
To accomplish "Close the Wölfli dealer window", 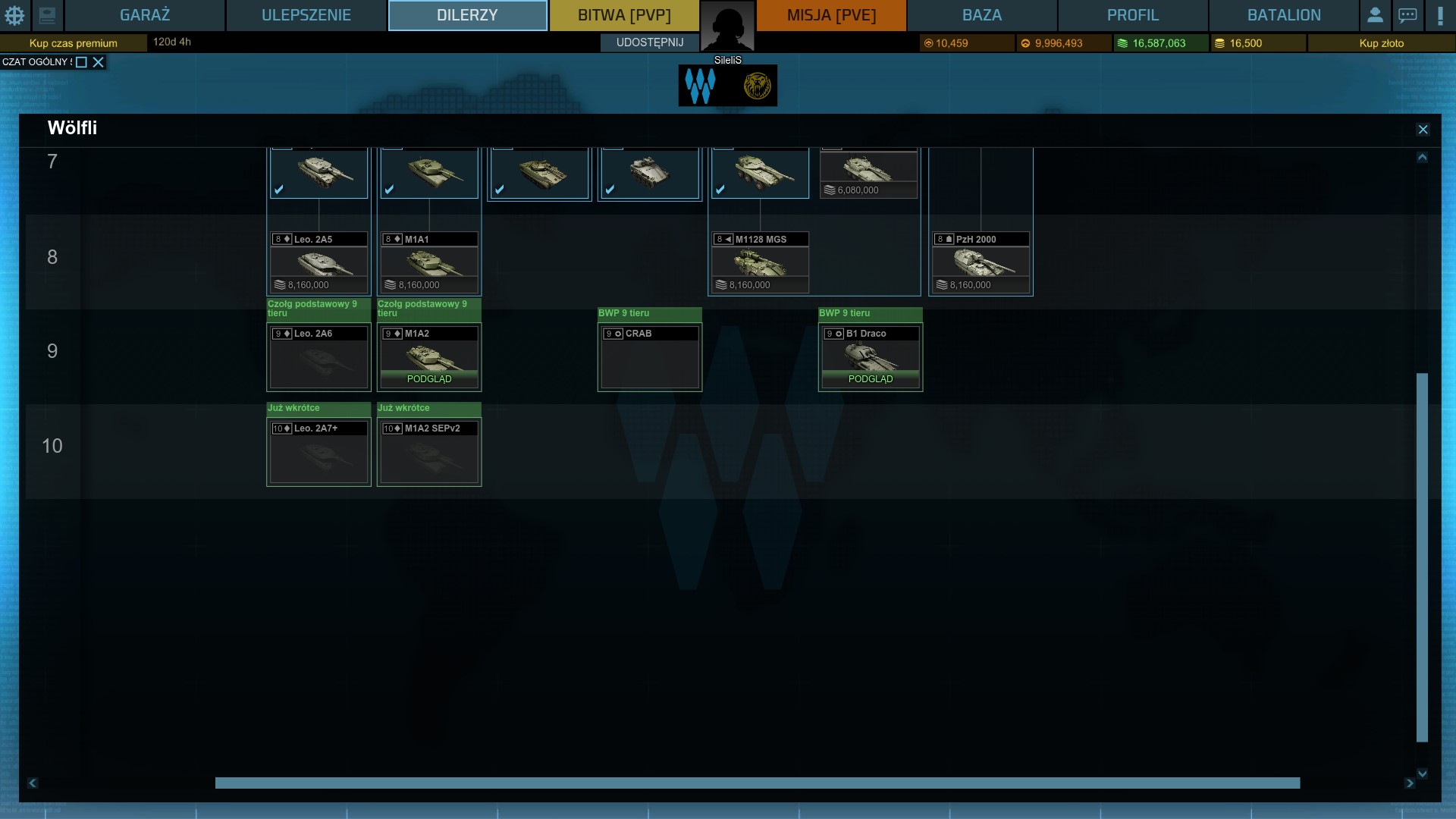I will (1423, 130).
